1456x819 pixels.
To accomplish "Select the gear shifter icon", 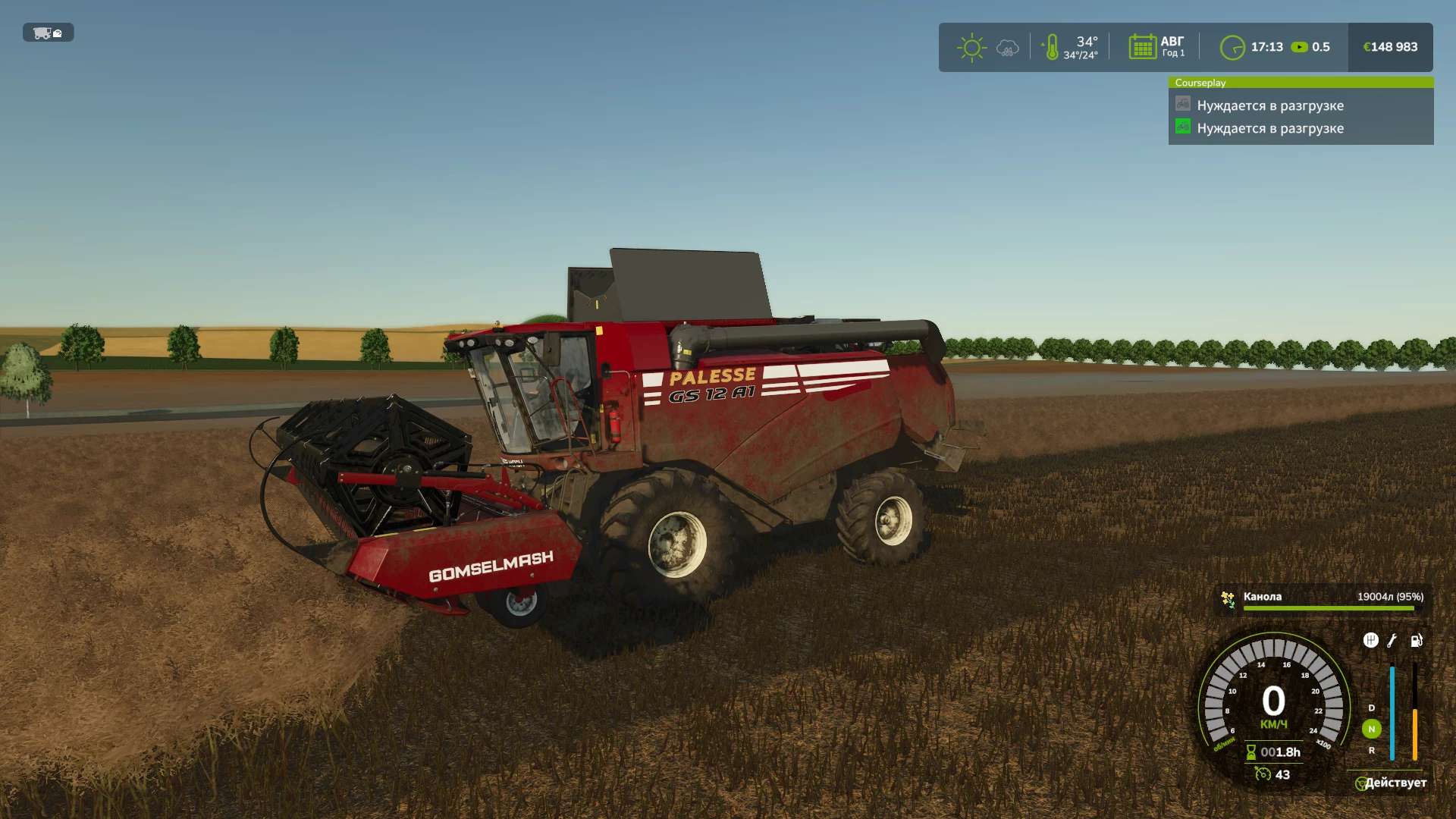I will pos(1370,640).
